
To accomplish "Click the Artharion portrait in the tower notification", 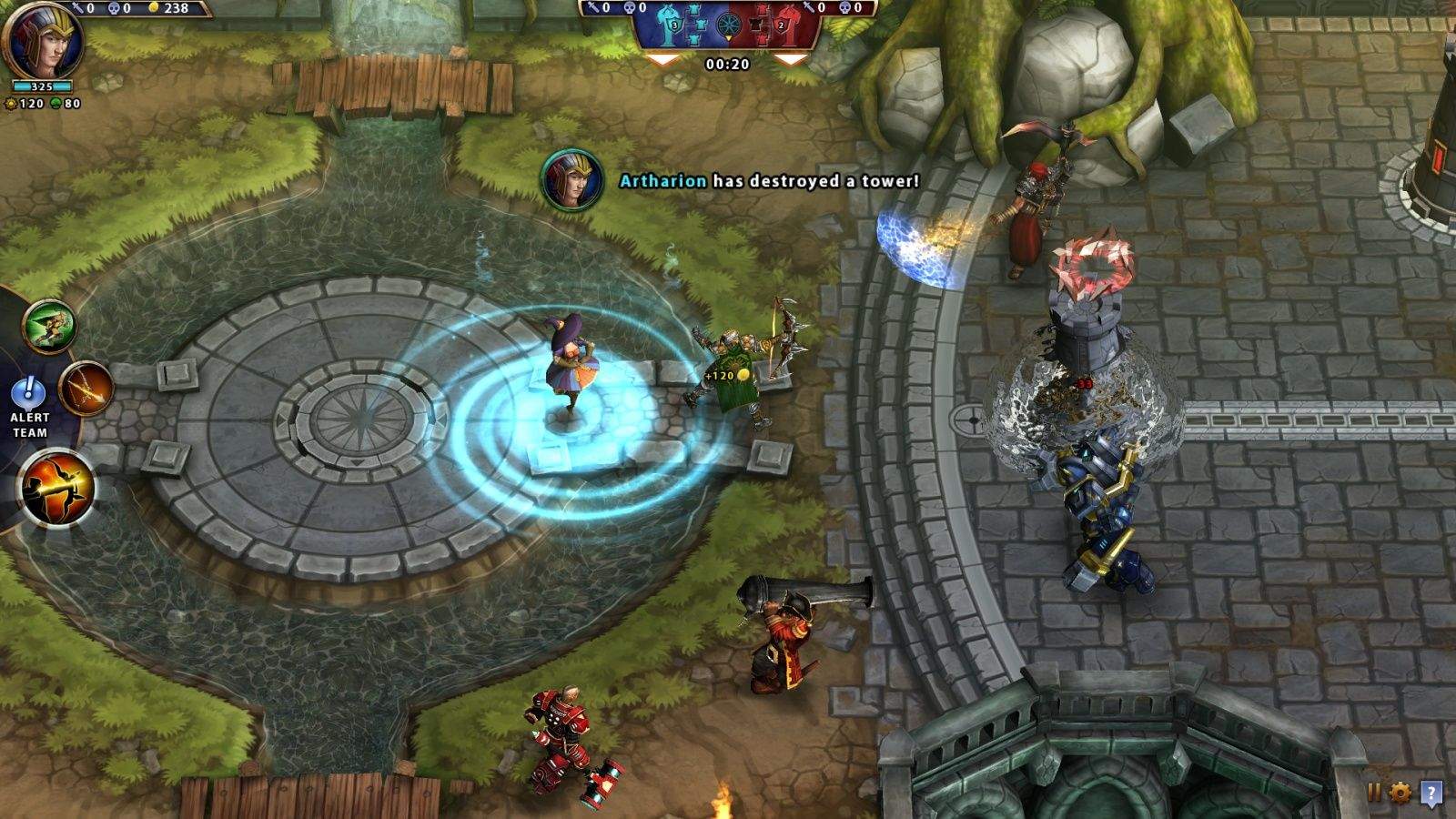I will pyautogui.click(x=572, y=180).
